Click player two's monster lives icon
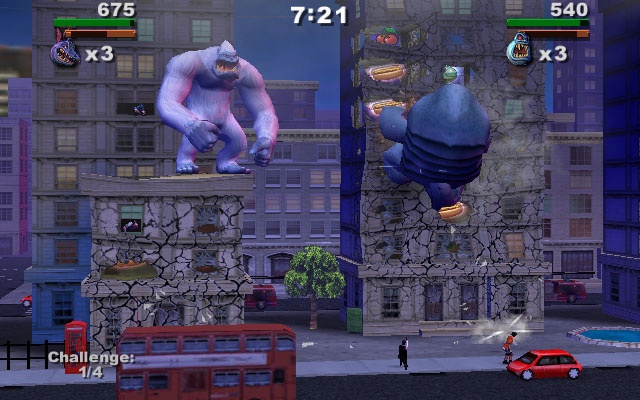 (x=520, y=50)
